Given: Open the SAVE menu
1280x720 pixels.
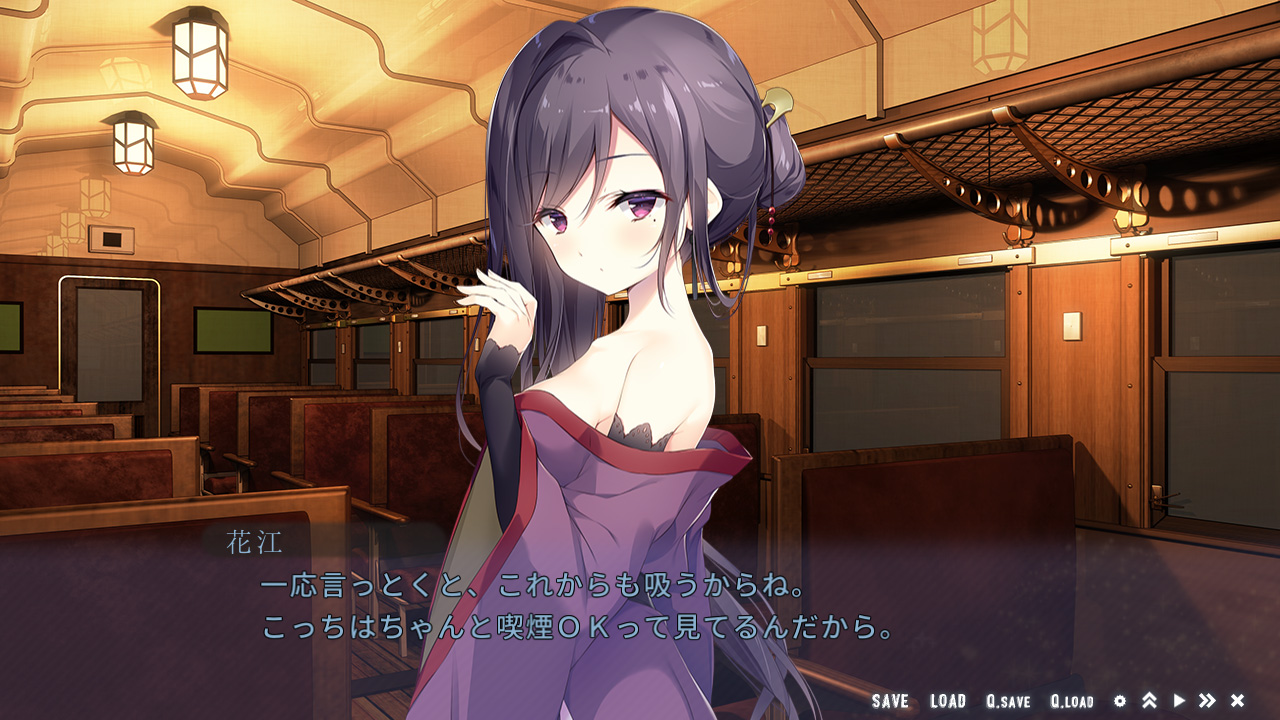Looking at the screenshot, I should 890,701.
